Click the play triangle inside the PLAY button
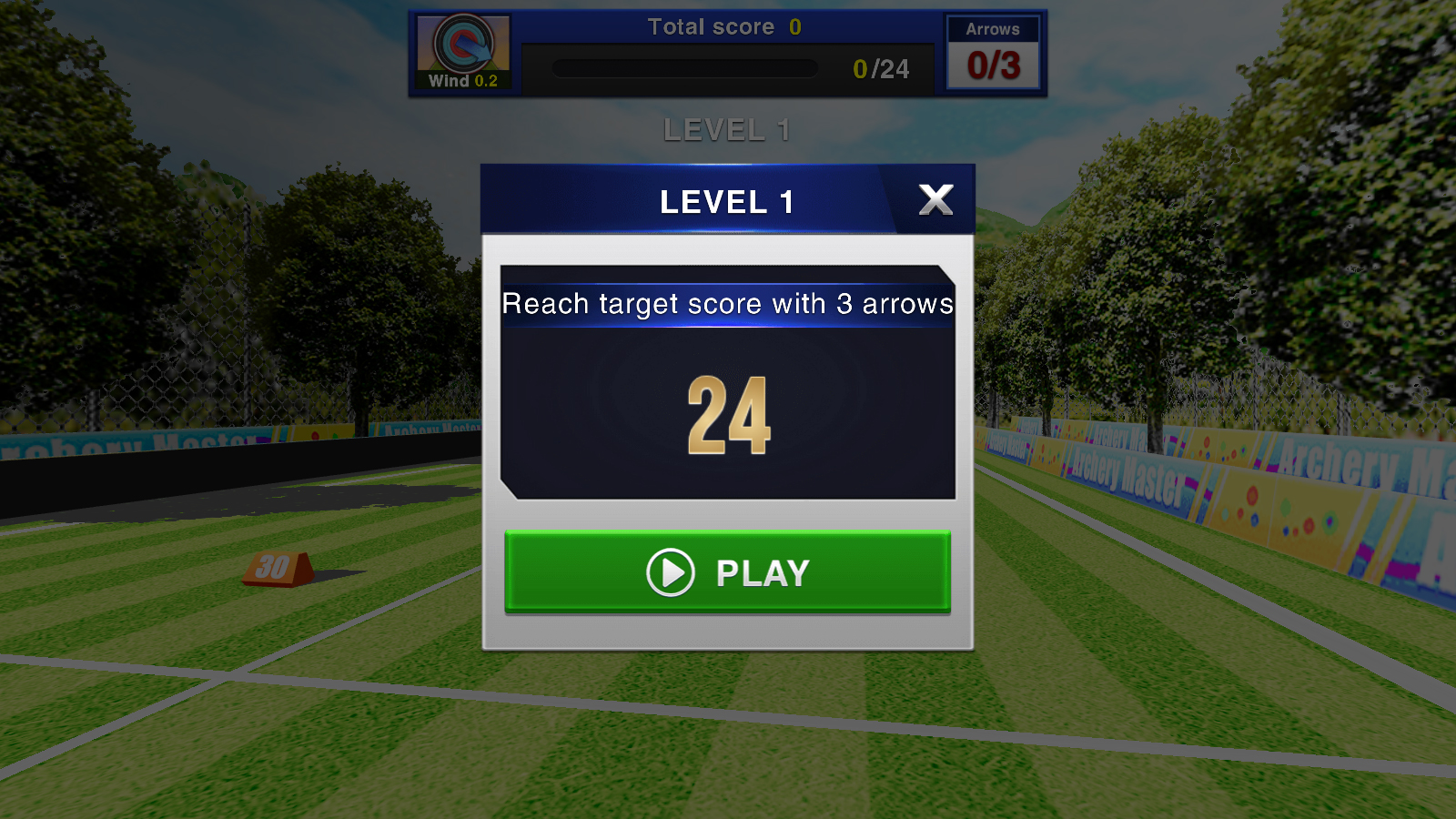The height and width of the screenshot is (819, 1456). (x=672, y=573)
